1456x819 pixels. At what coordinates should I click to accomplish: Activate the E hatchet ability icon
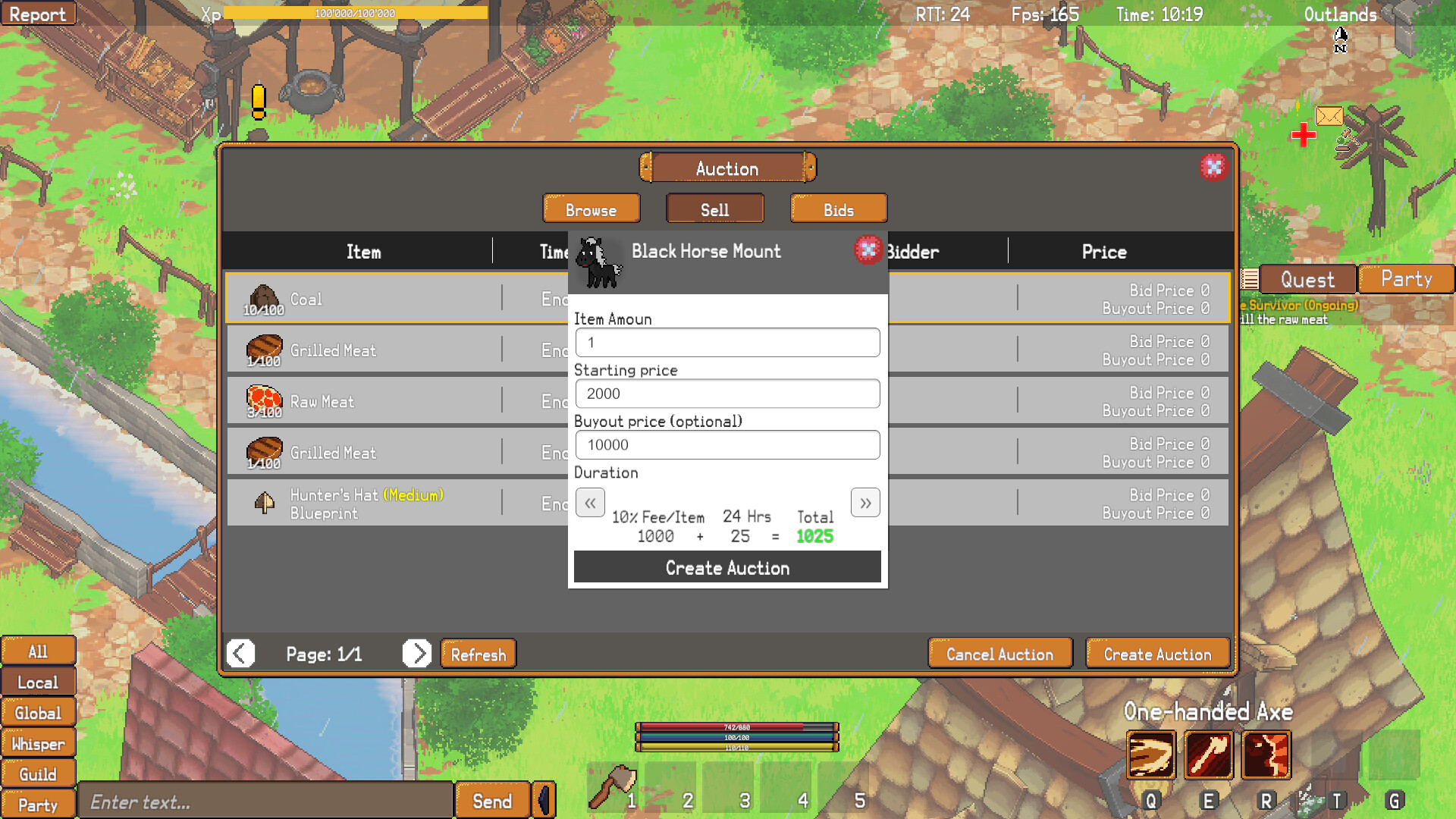tap(1209, 755)
